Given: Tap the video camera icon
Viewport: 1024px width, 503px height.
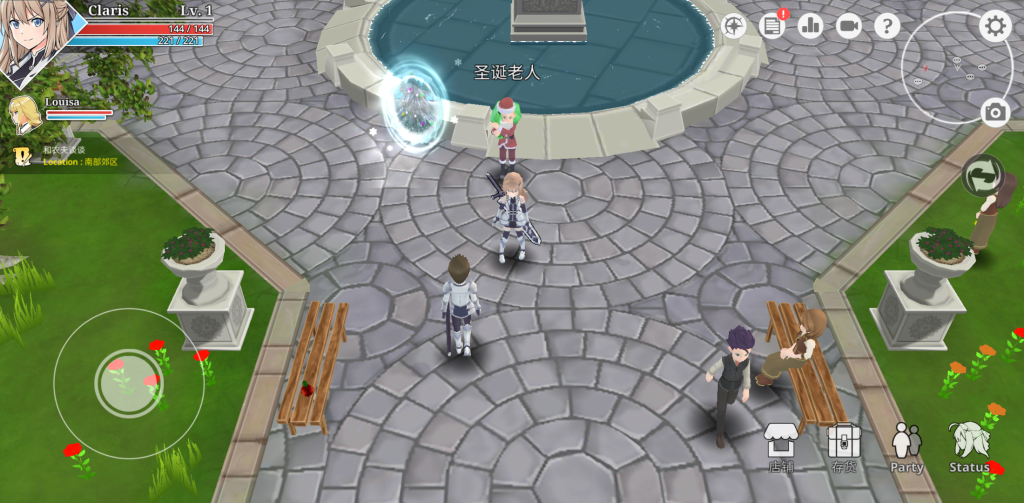Looking at the screenshot, I should pyautogui.click(x=849, y=26).
